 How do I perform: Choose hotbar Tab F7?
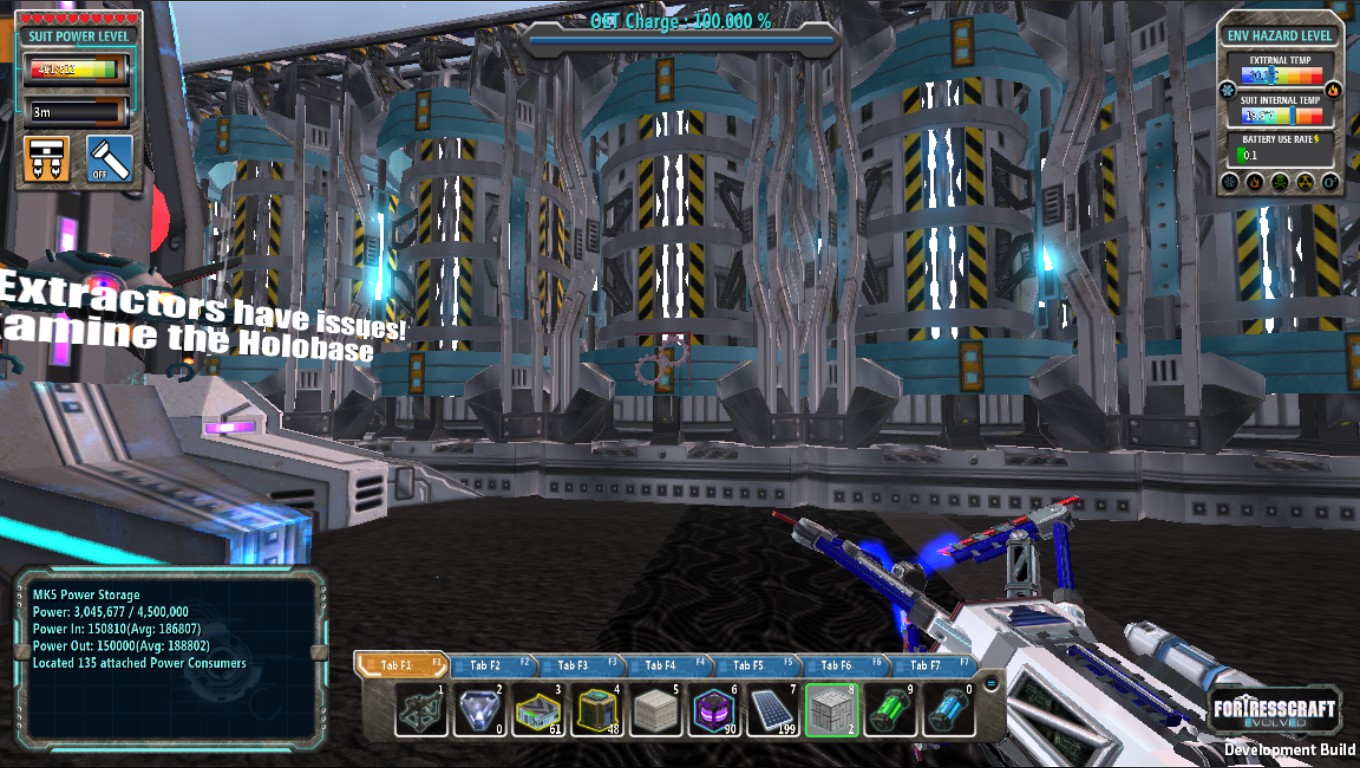925,665
